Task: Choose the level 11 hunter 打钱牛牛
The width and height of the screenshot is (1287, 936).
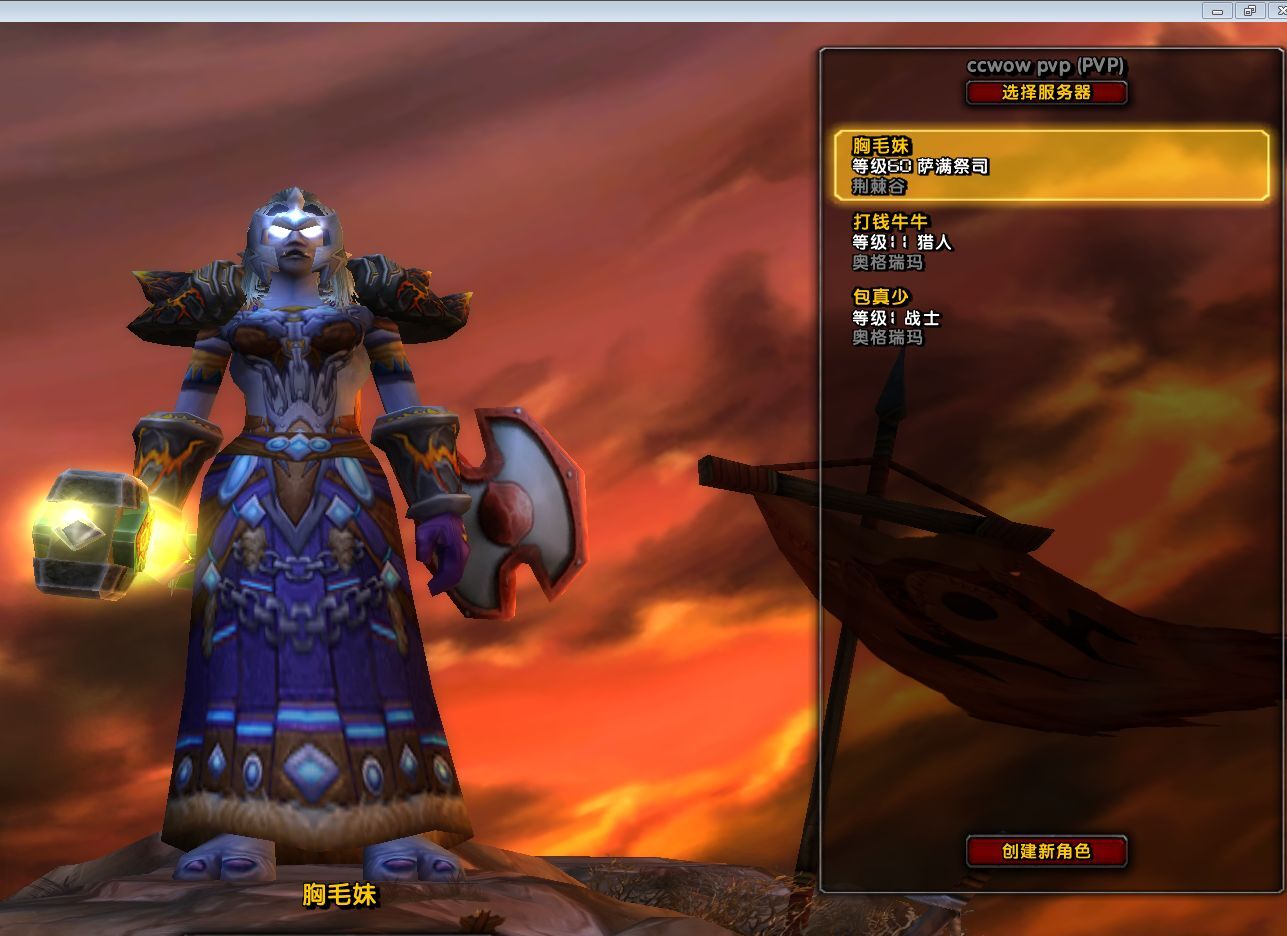Action: [1000, 241]
